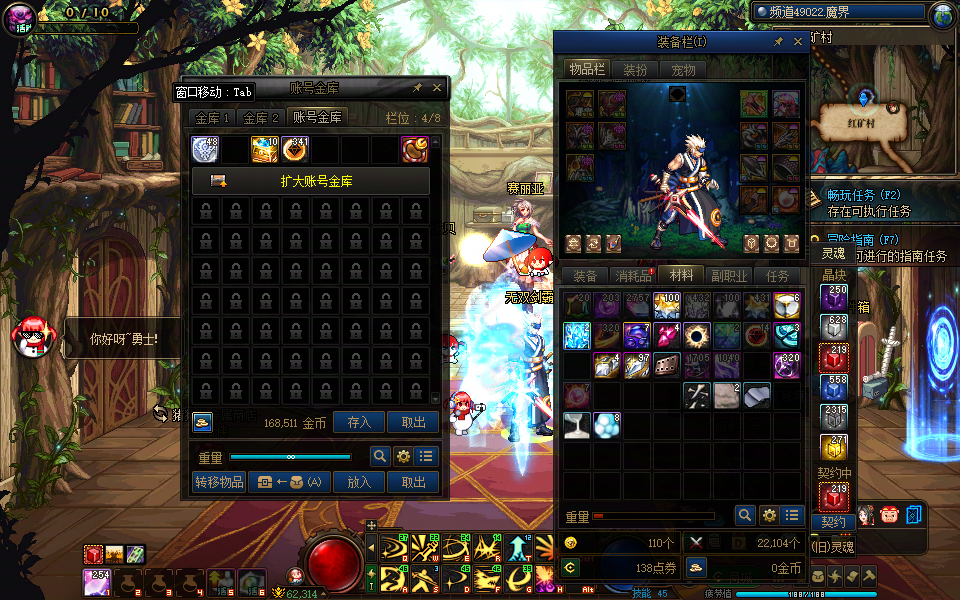Switch to the 金库 2 tab
Screen dimensions: 960x600
pyautogui.click(x=261, y=117)
